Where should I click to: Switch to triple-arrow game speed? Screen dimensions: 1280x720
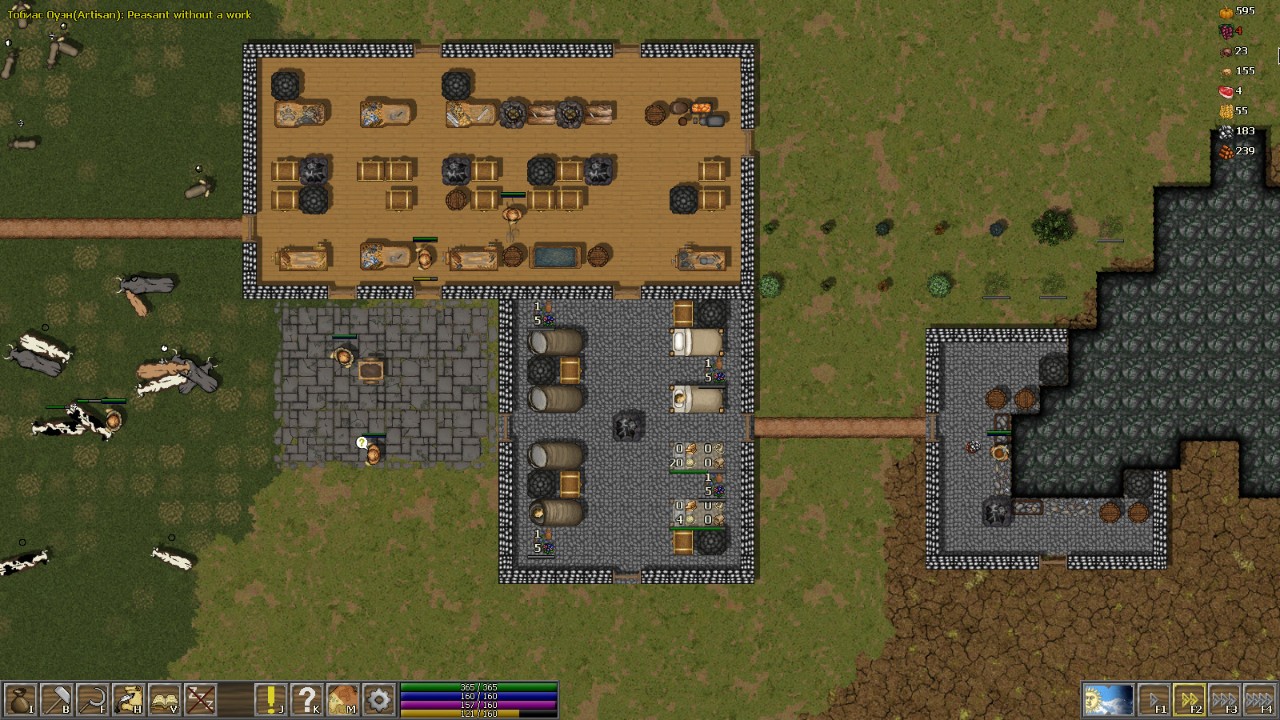click(1225, 699)
